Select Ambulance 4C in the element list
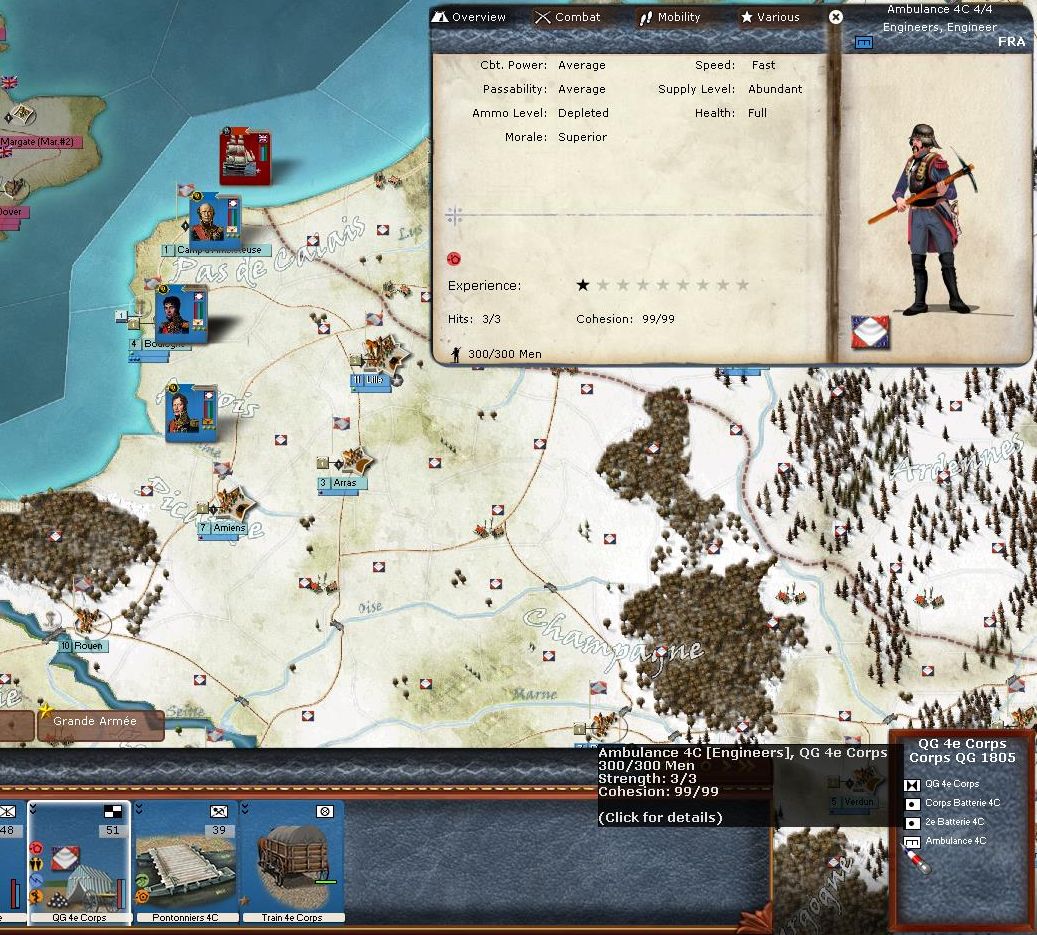Viewport: 1037px width, 935px height. 955,841
